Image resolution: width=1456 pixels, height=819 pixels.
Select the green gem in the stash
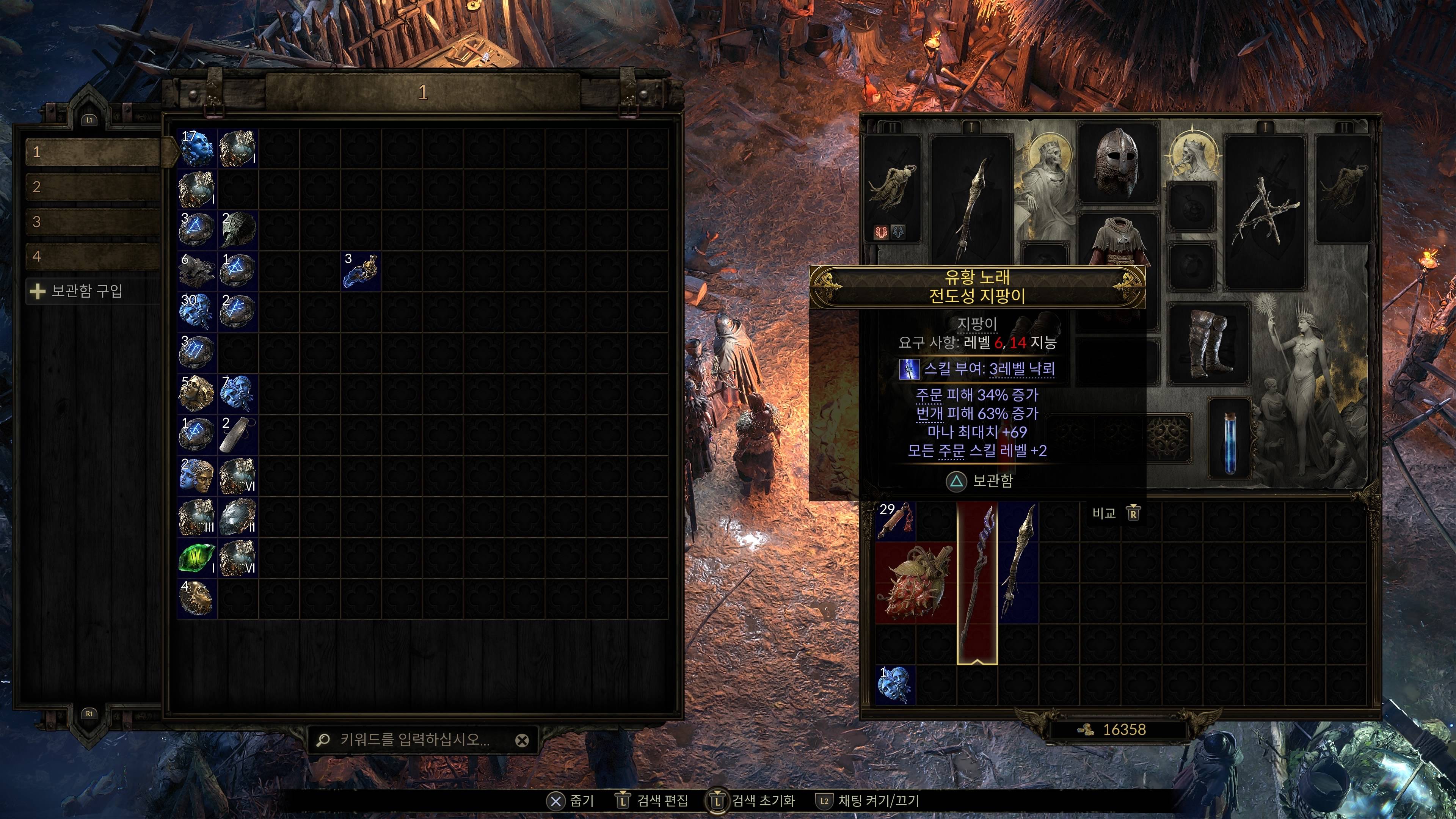pyautogui.click(x=197, y=558)
